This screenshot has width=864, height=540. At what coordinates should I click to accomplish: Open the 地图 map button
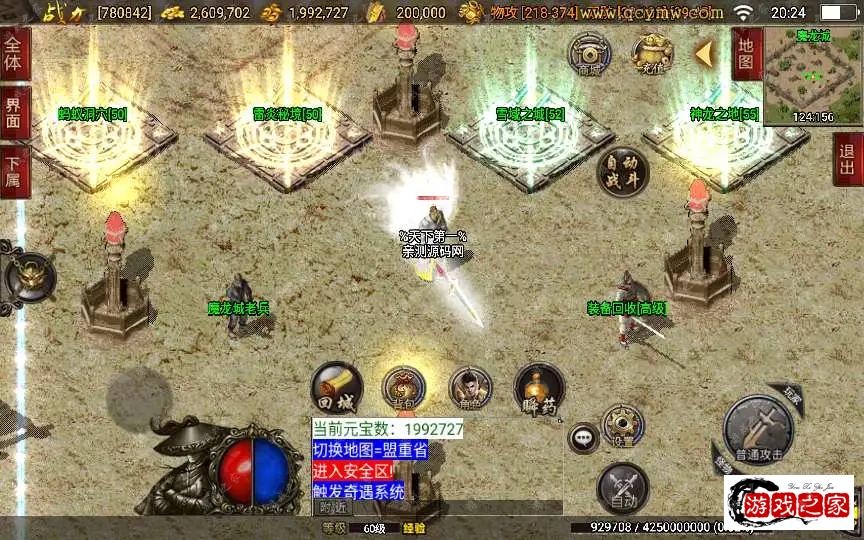click(745, 54)
